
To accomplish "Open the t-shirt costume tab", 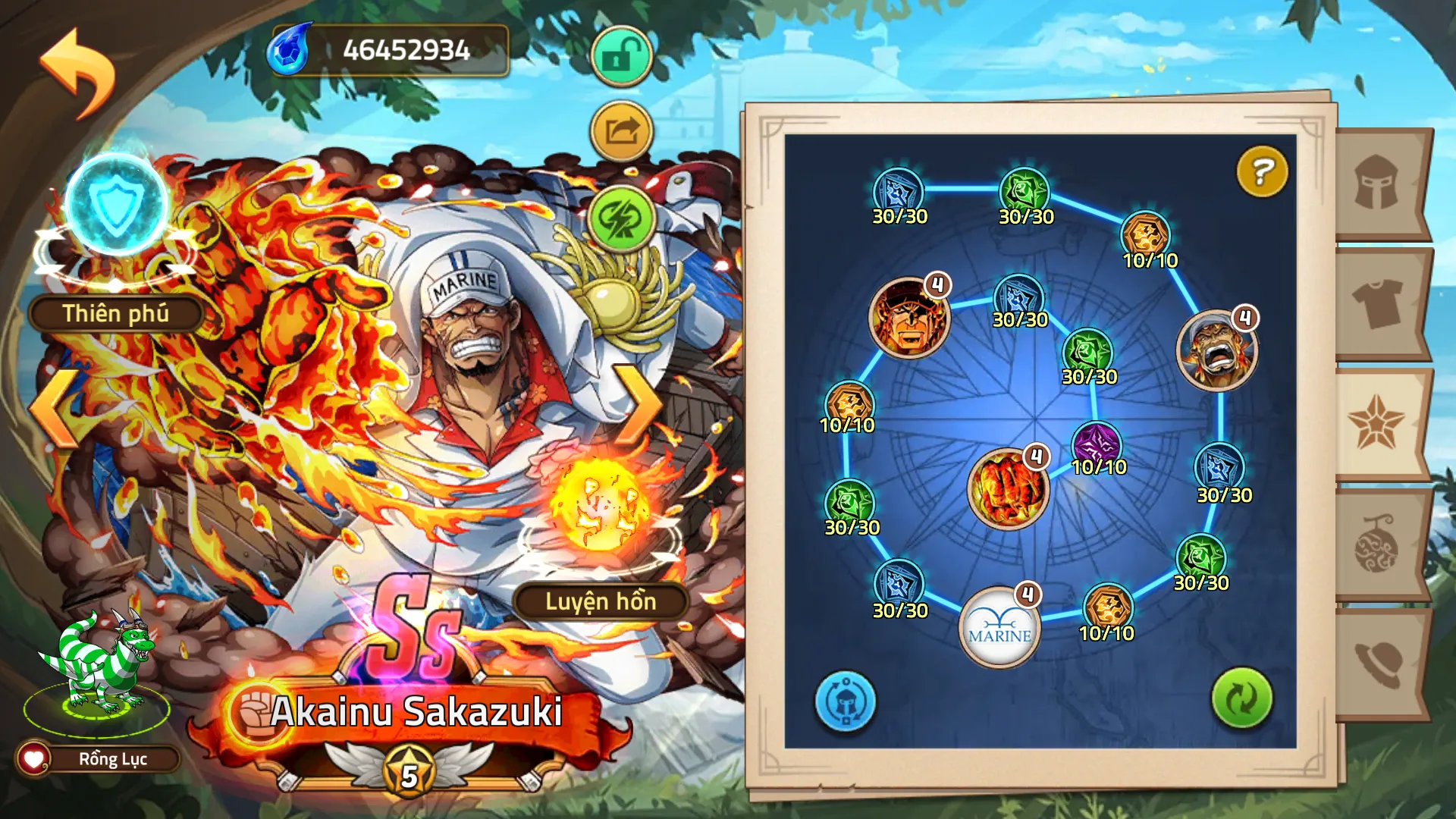I will click(1378, 303).
